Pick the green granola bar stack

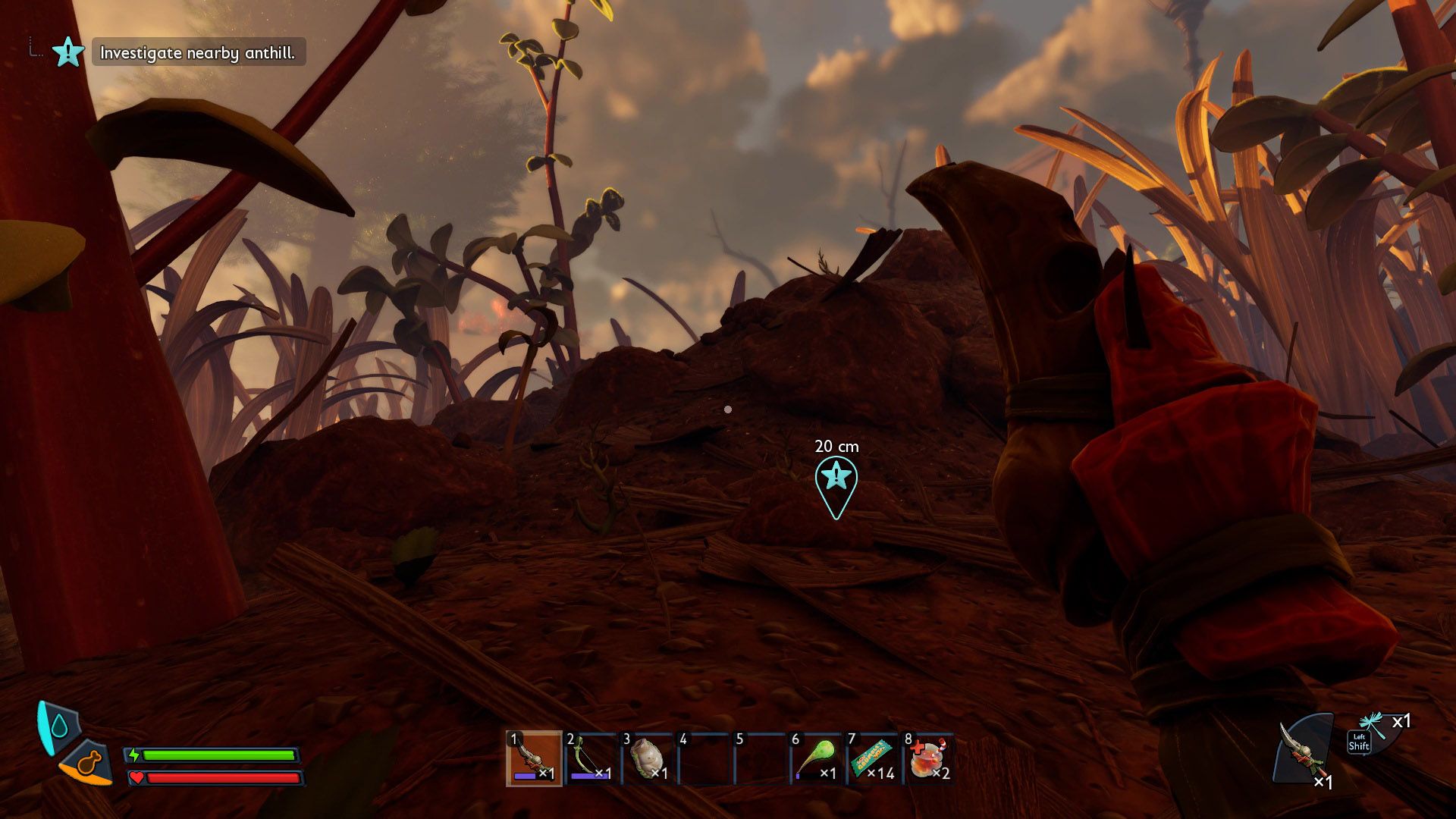point(873,758)
